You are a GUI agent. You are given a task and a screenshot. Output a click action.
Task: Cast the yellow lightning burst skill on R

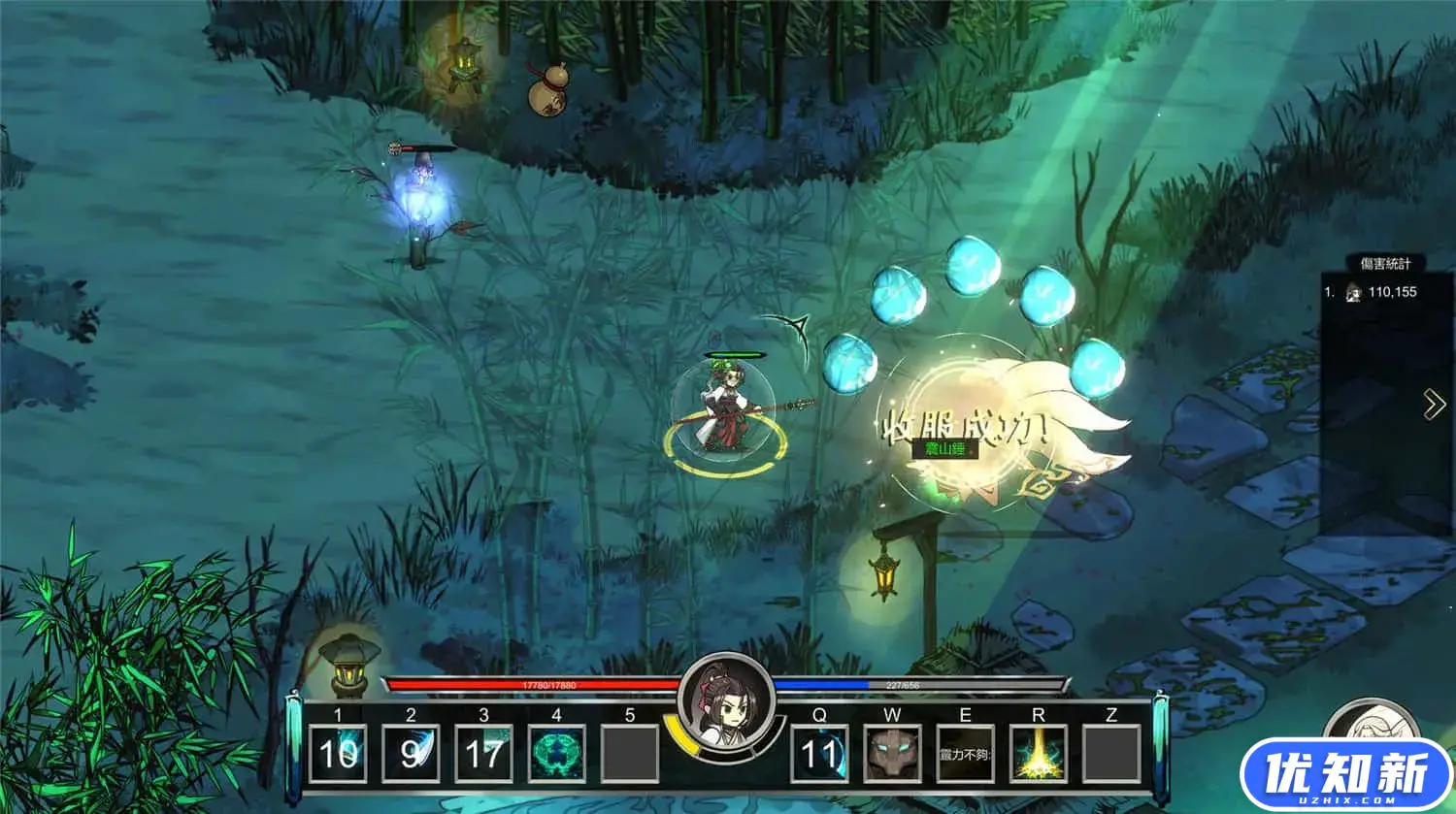tap(1038, 753)
